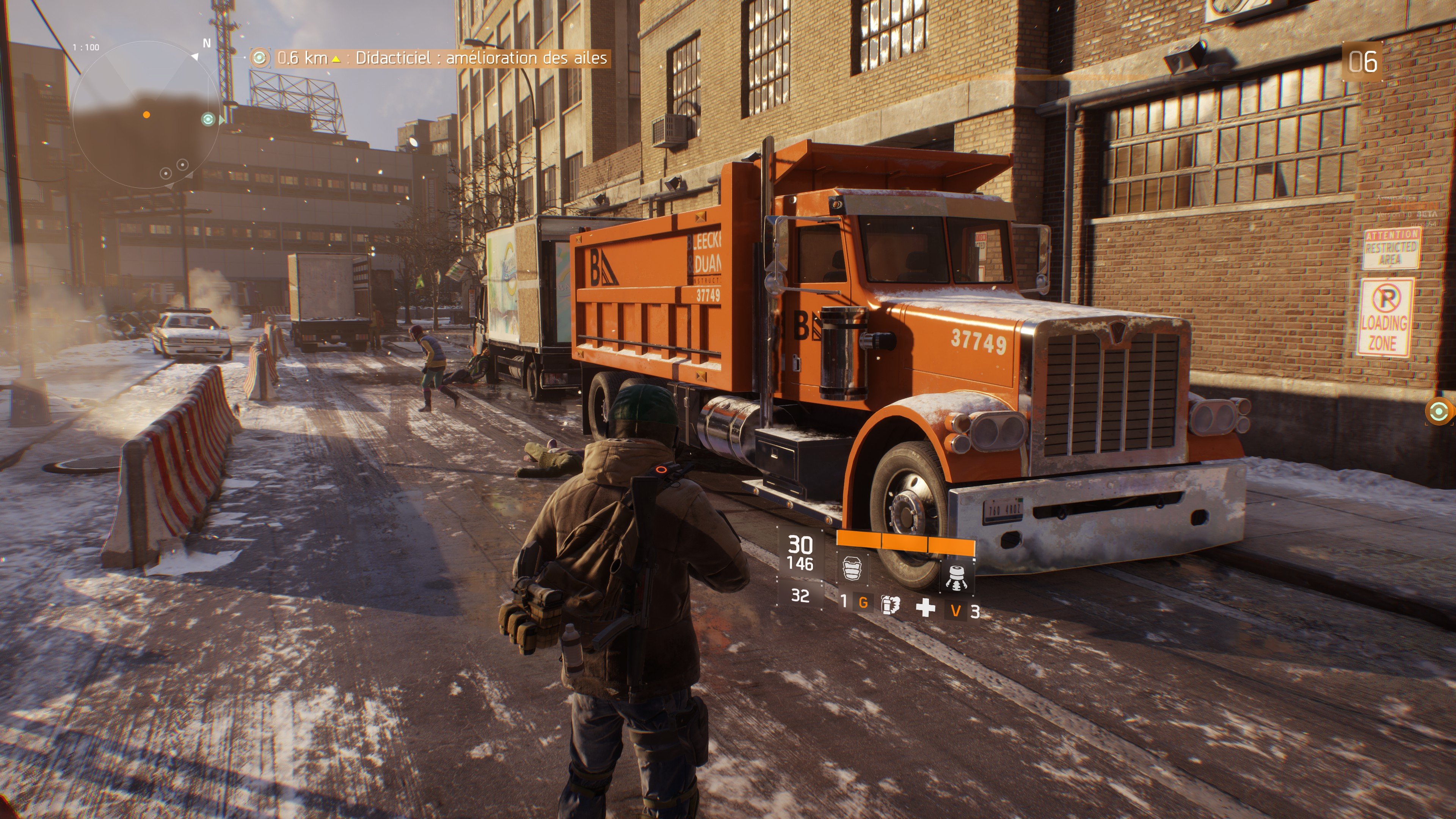Select the teal objective marker on minimap
This screenshot has width=1456, height=819.
209,119
